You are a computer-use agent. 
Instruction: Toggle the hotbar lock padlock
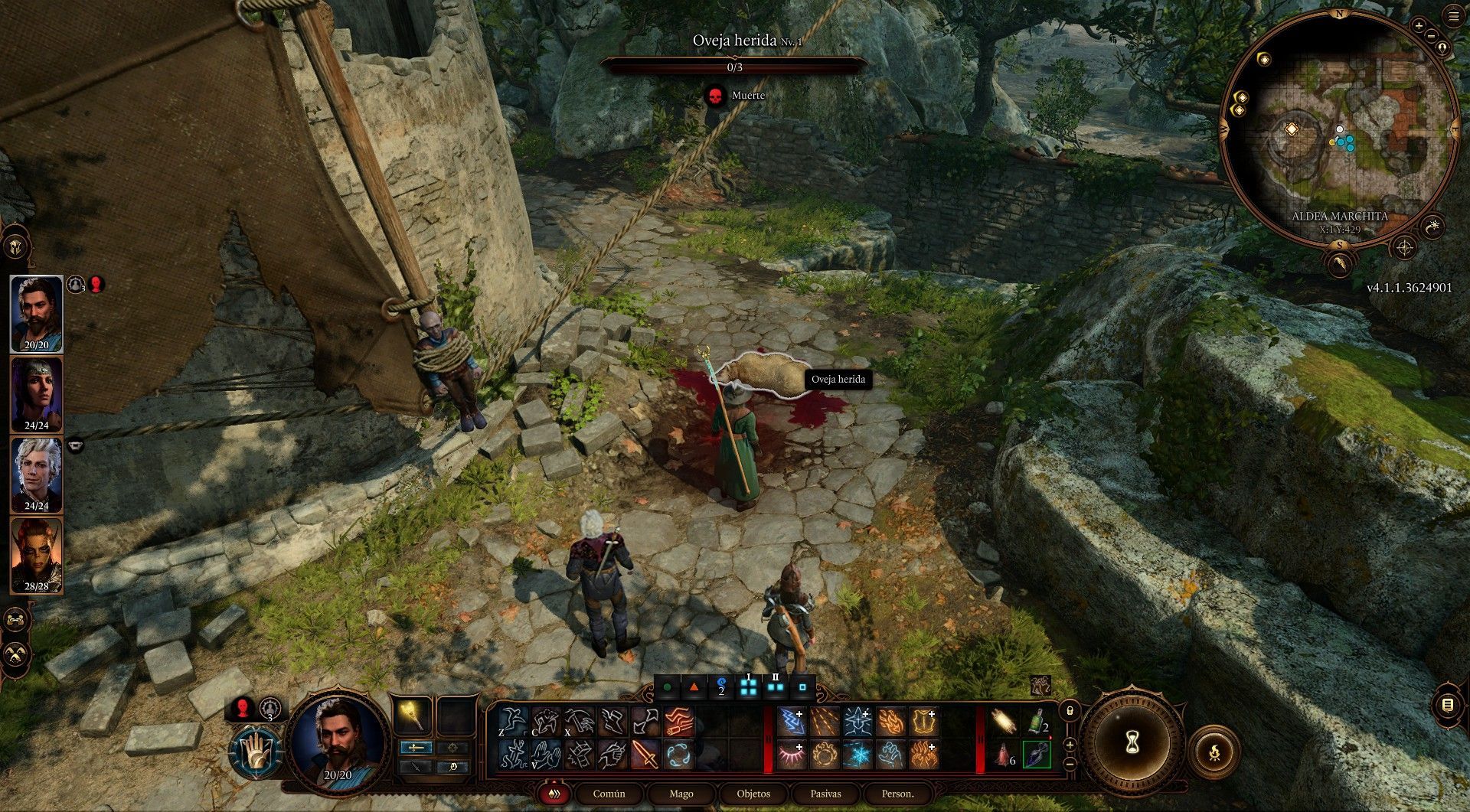1070,711
